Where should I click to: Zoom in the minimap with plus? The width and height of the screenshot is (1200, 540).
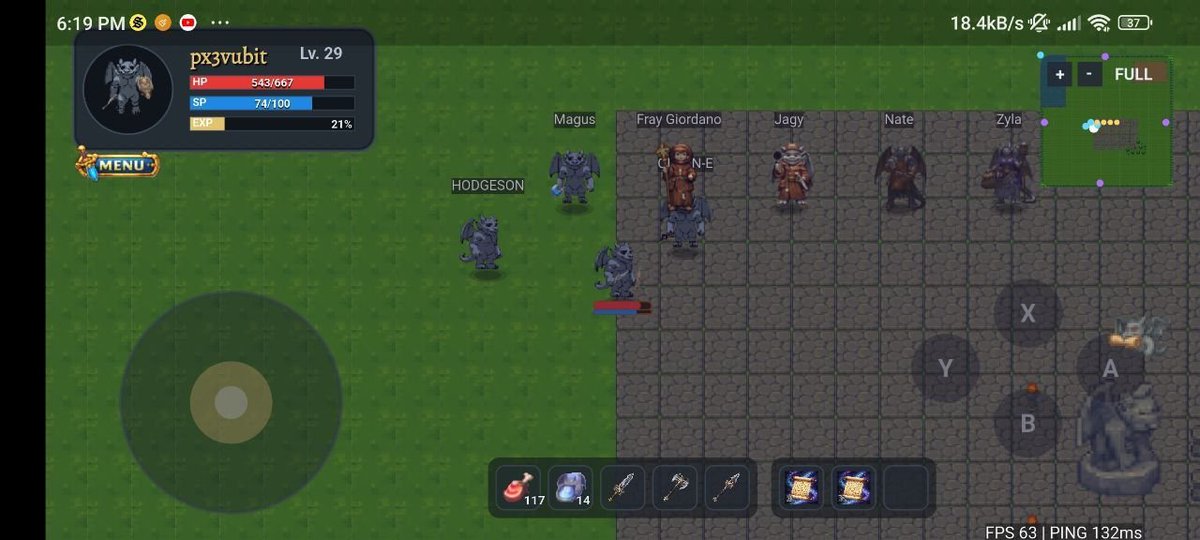pos(1059,74)
